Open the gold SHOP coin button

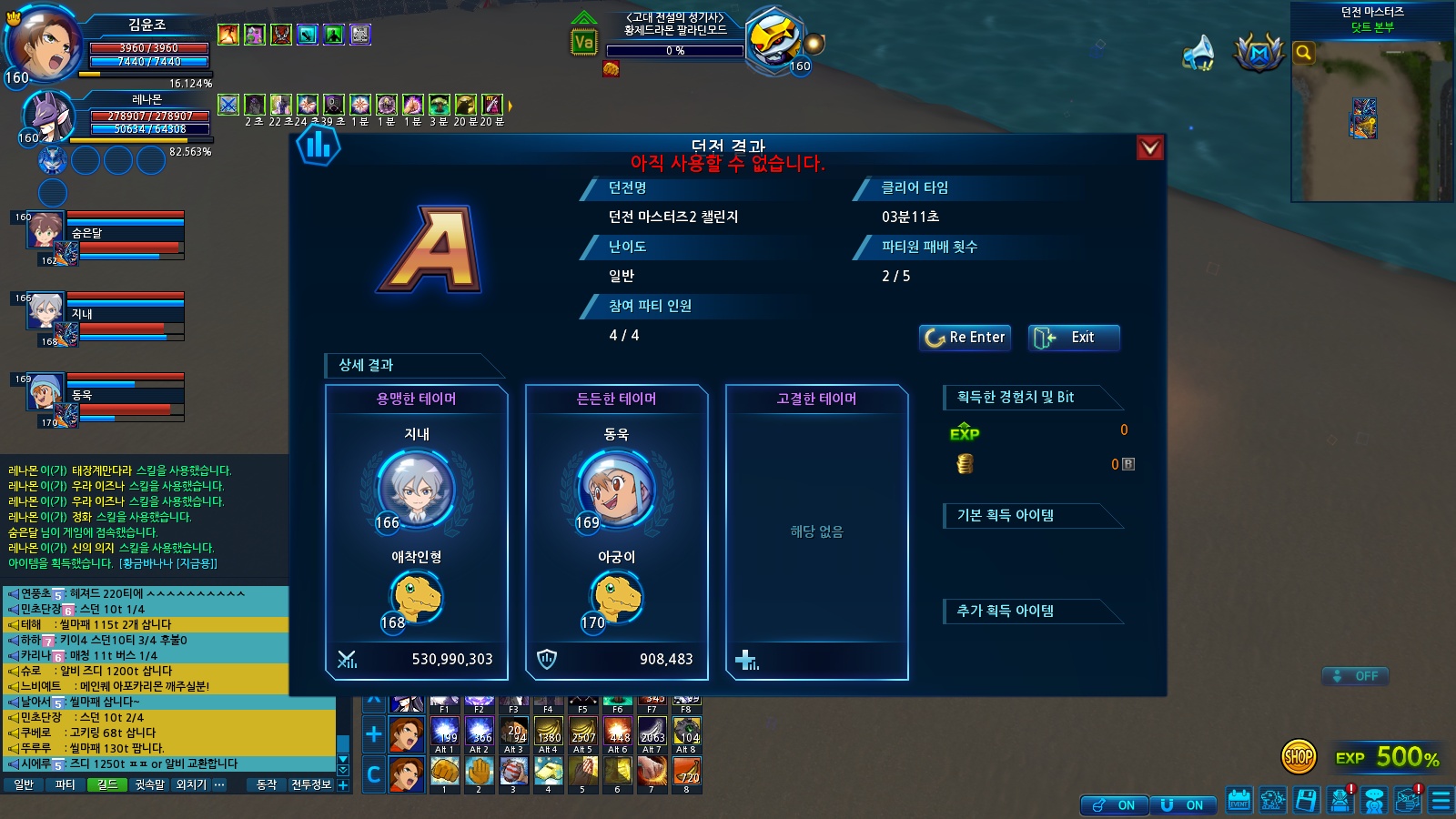click(1299, 756)
